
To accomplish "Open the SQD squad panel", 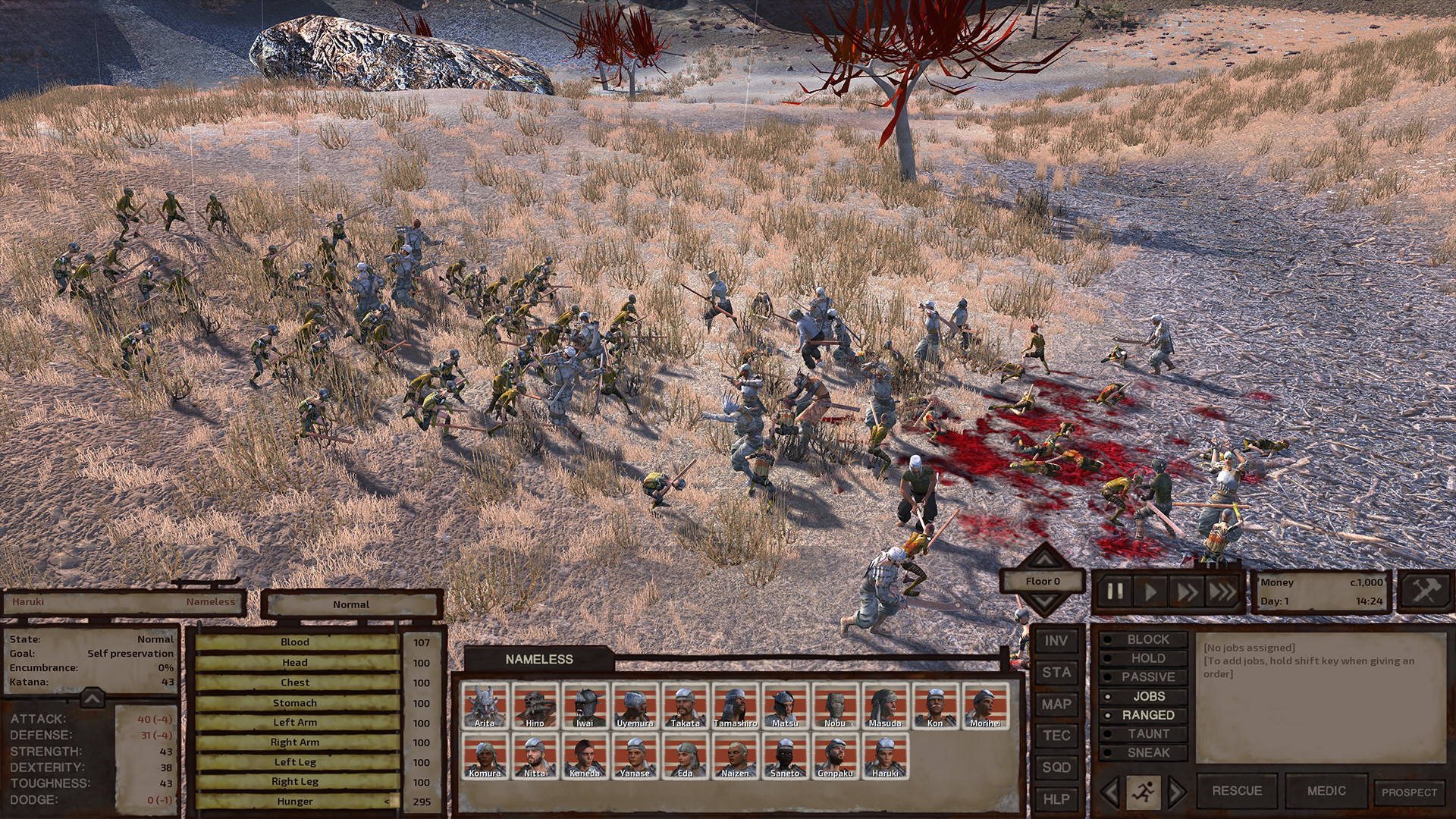I will [x=1056, y=768].
